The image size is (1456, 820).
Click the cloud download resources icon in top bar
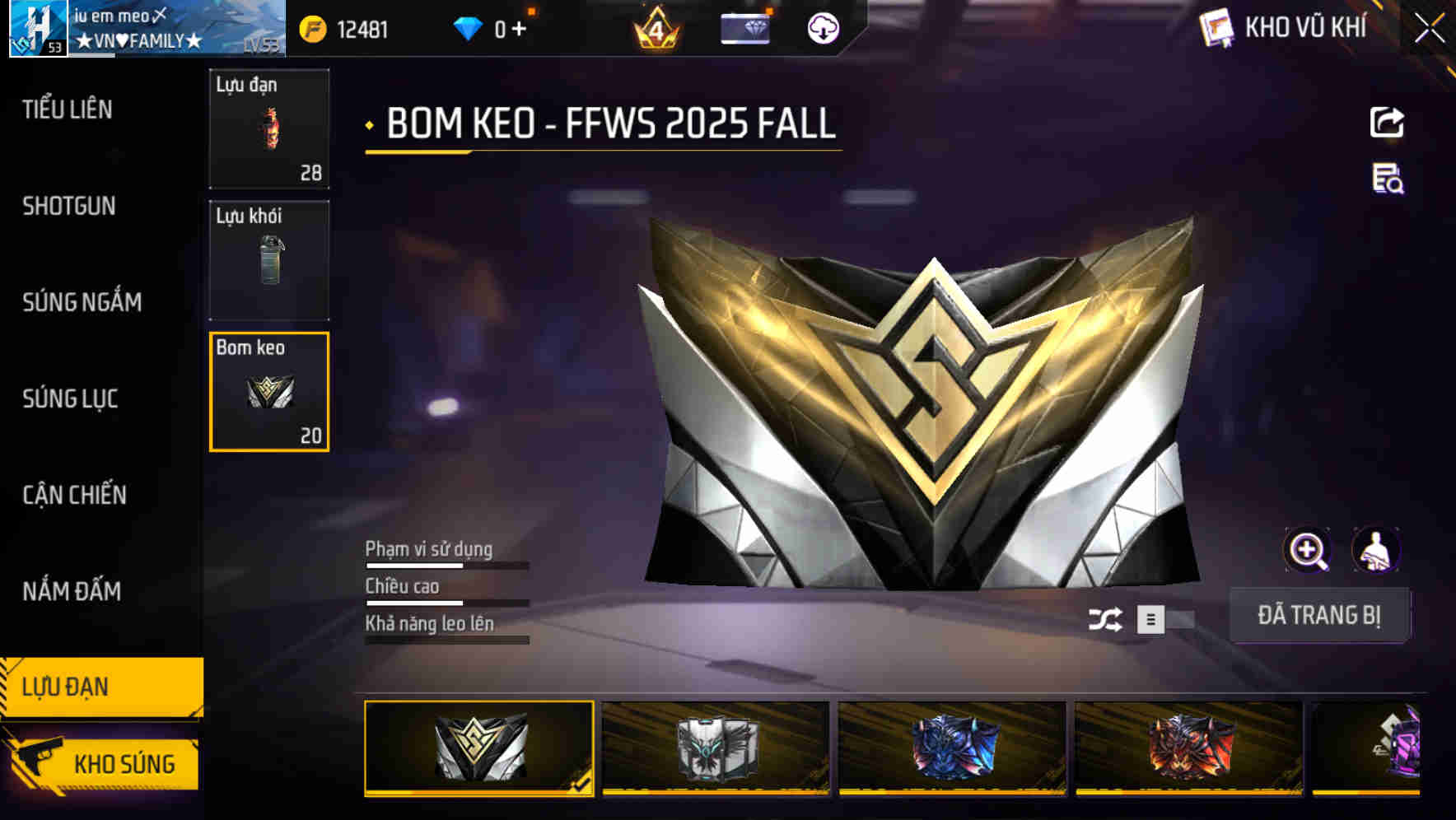point(824,27)
